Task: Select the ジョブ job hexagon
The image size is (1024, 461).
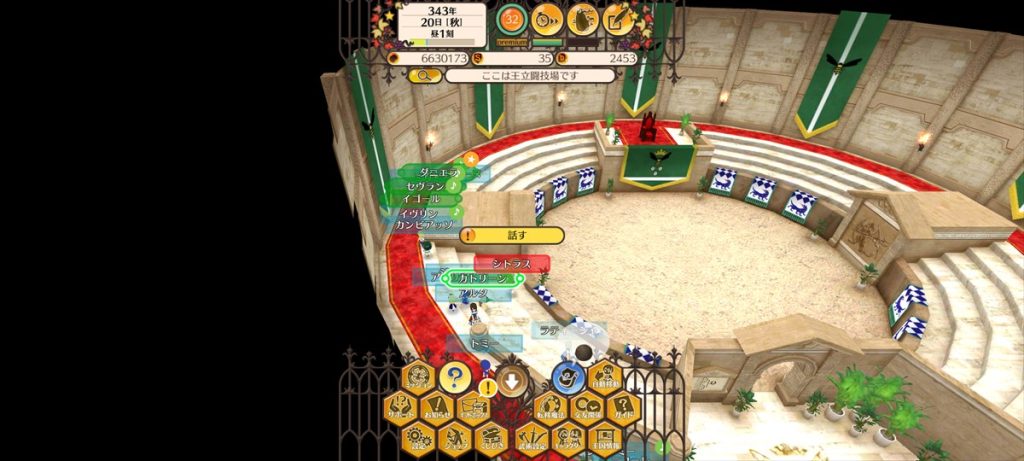Action: pyautogui.click(x=454, y=438)
